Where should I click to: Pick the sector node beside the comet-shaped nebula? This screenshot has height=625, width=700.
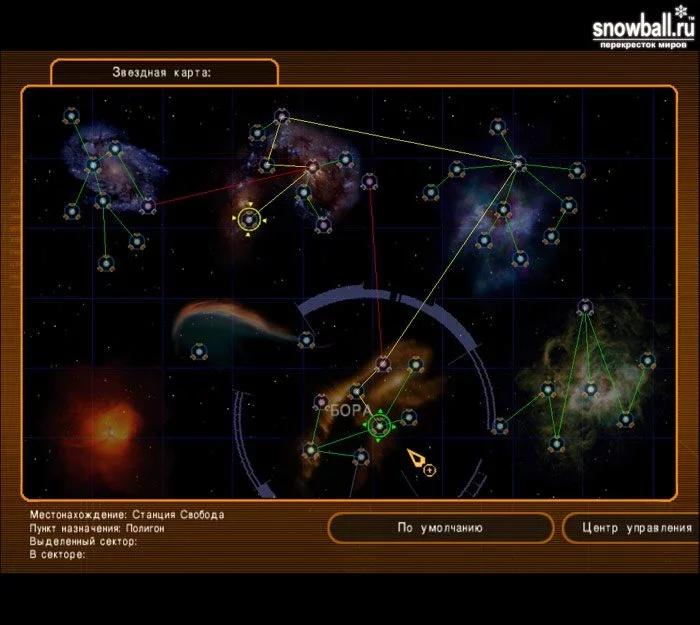pos(305,340)
